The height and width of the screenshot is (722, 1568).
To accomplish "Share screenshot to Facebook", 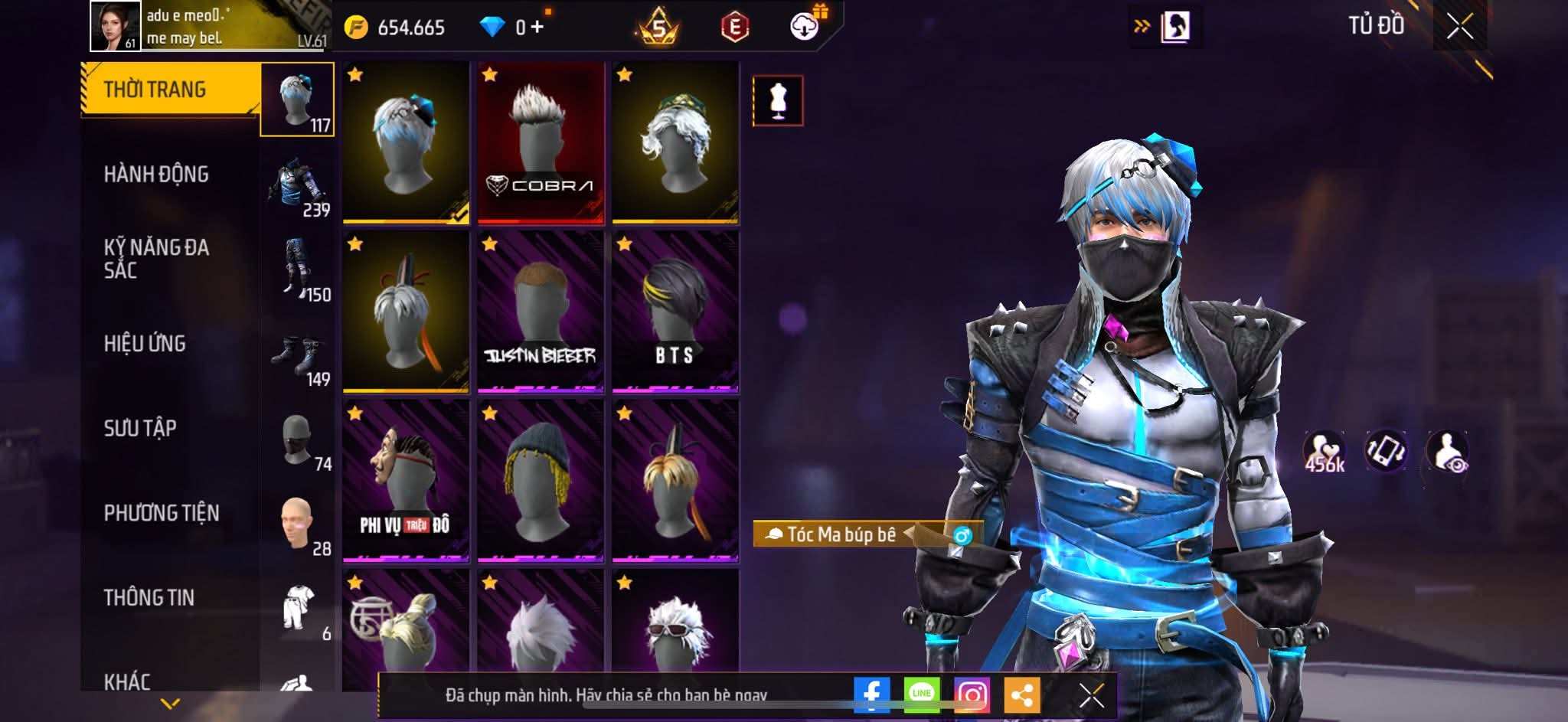I will point(872,695).
